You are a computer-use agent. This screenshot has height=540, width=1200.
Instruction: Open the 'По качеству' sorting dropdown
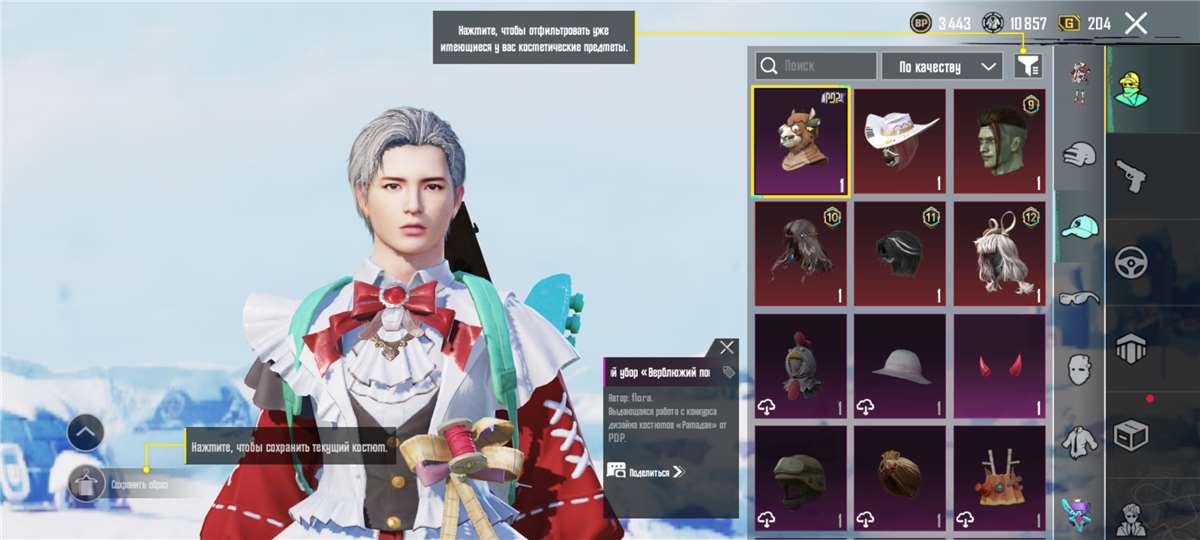pyautogui.click(x=942, y=66)
